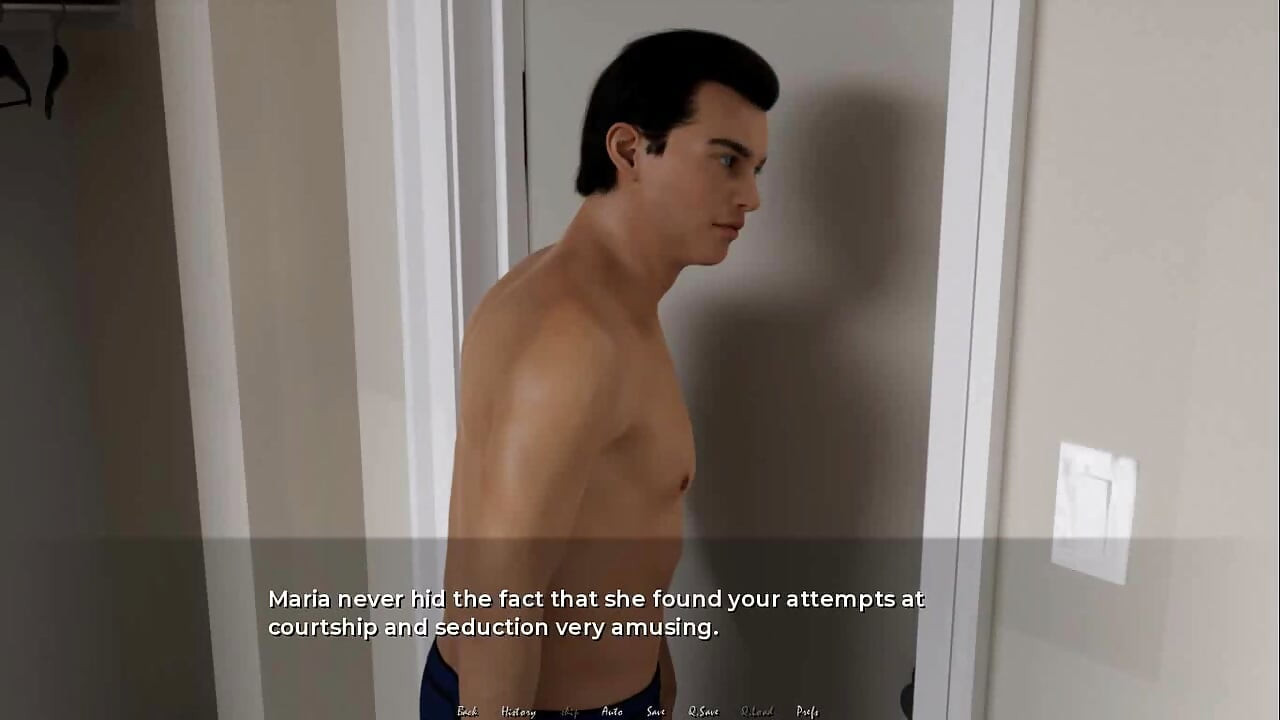Viewport: 1280px width, 720px height.
Task: Disable Auto-forward by clicking Auto again
Action: [612, 710]
